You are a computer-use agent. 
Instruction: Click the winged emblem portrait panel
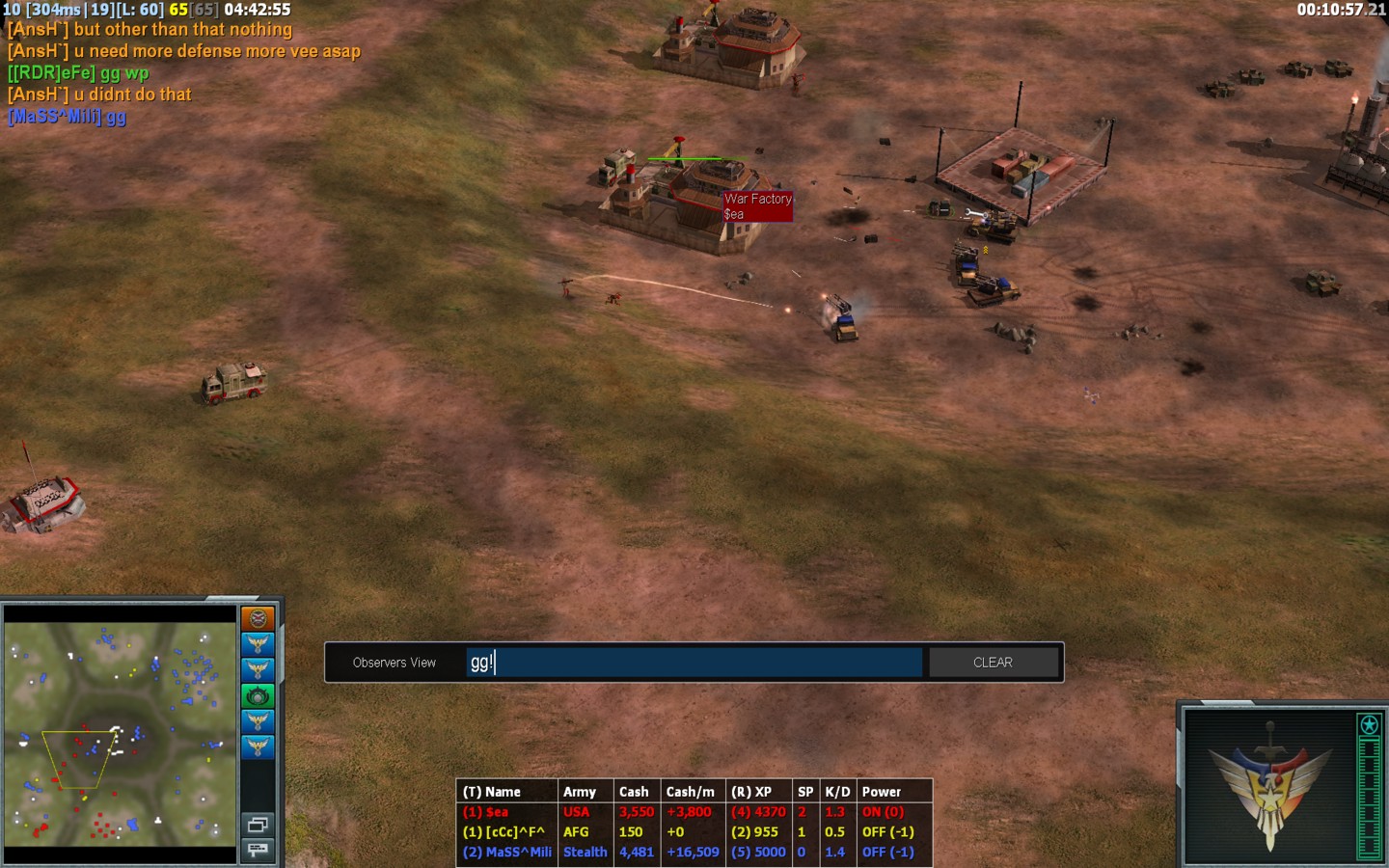1269,784
